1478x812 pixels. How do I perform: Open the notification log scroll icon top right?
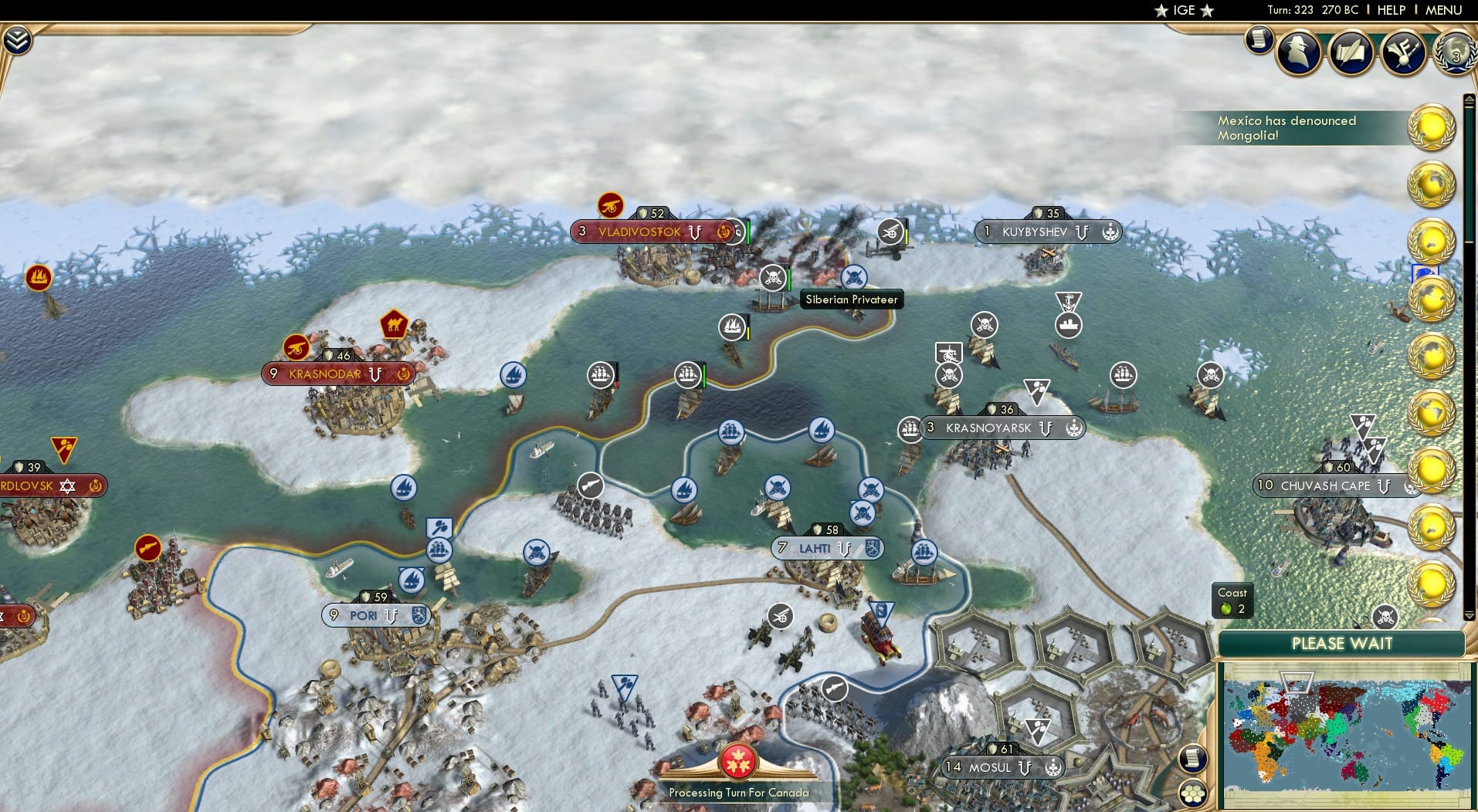click(x=1259, y=39)
